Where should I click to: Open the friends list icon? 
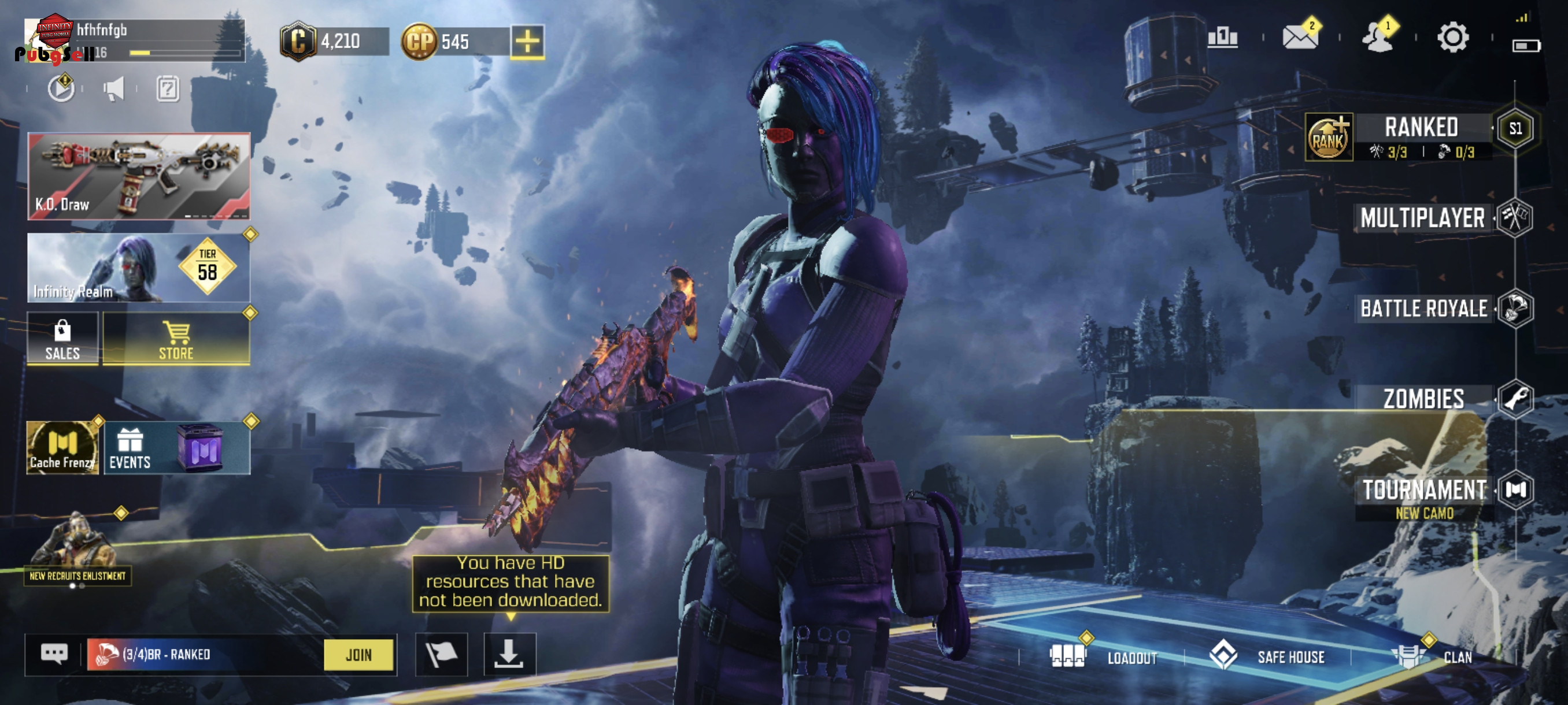click(x=1376, y=38)
